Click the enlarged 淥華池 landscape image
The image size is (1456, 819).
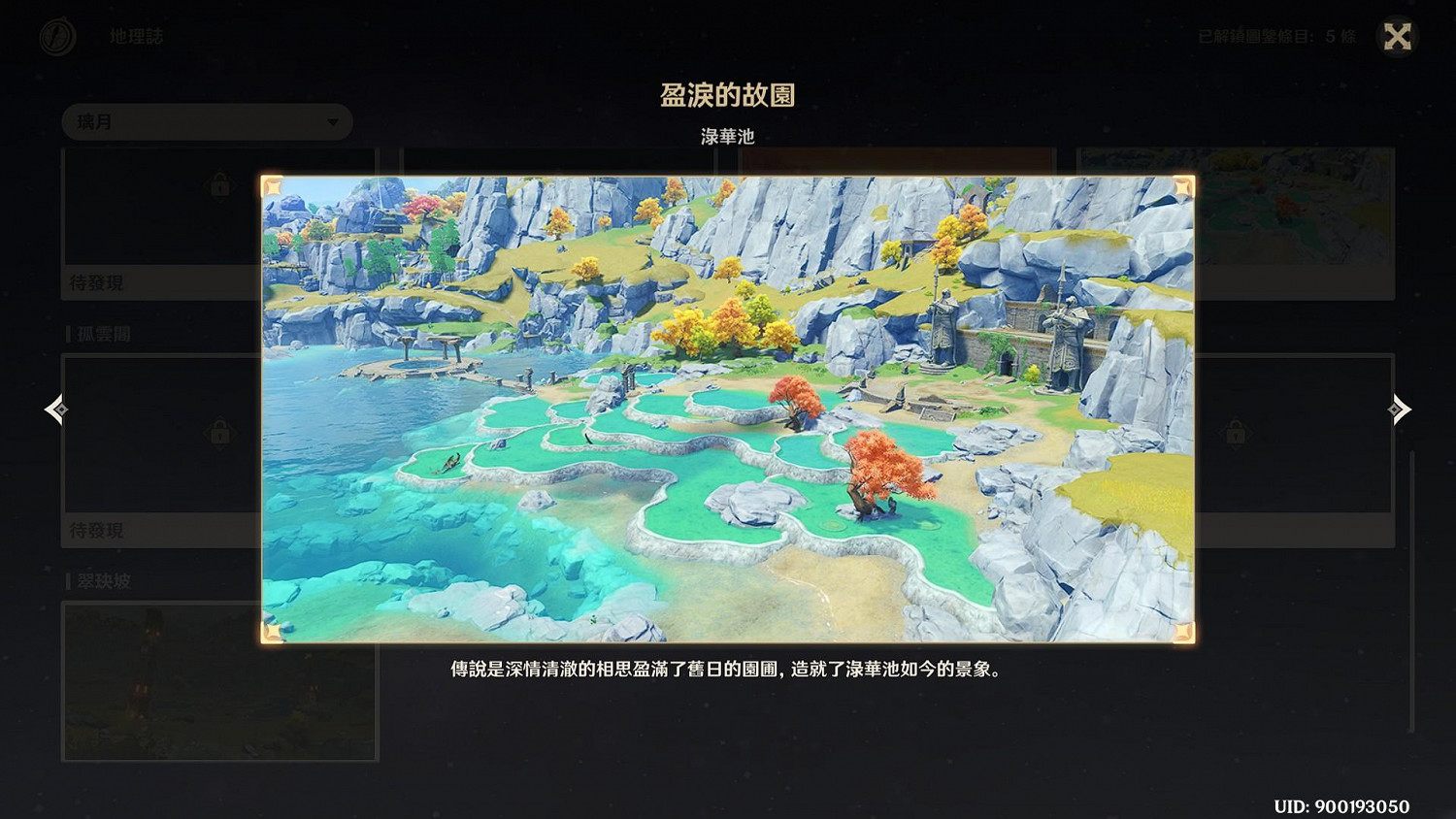pyautogui.click(x=728, y=408)
